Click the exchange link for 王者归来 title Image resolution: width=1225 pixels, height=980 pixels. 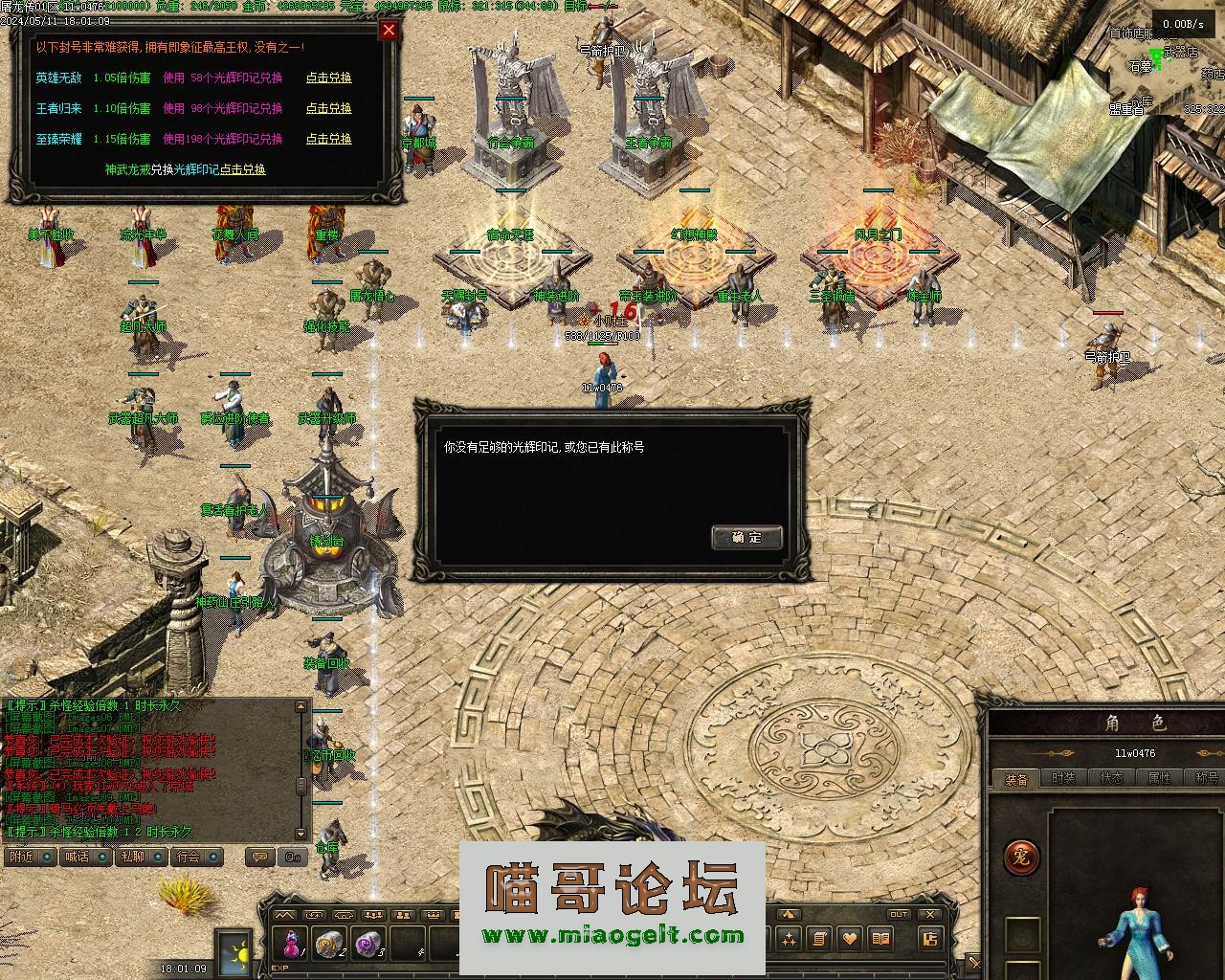point(328,108)
